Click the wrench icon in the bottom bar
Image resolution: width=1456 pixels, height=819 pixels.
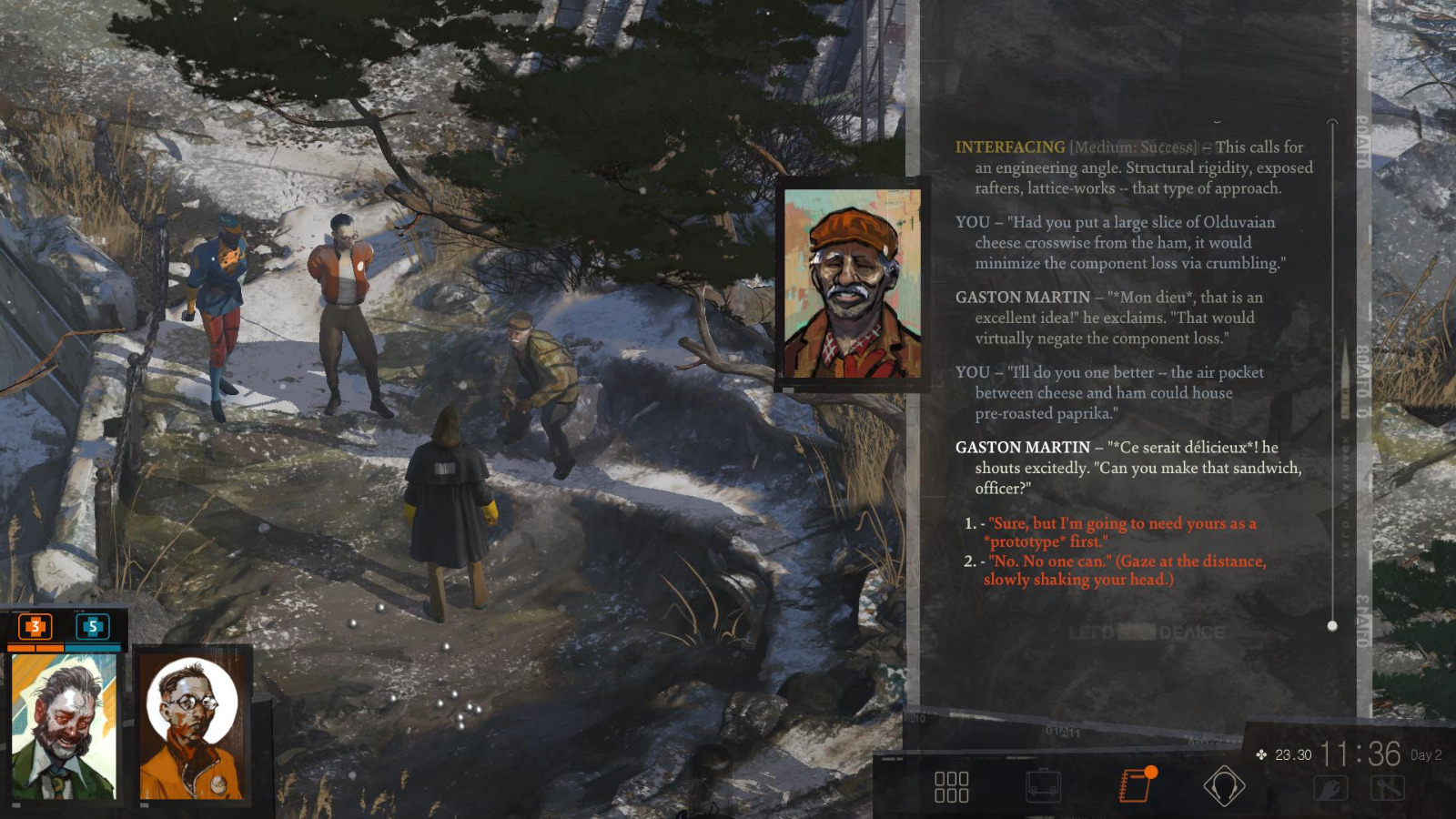pos(1331,787)
